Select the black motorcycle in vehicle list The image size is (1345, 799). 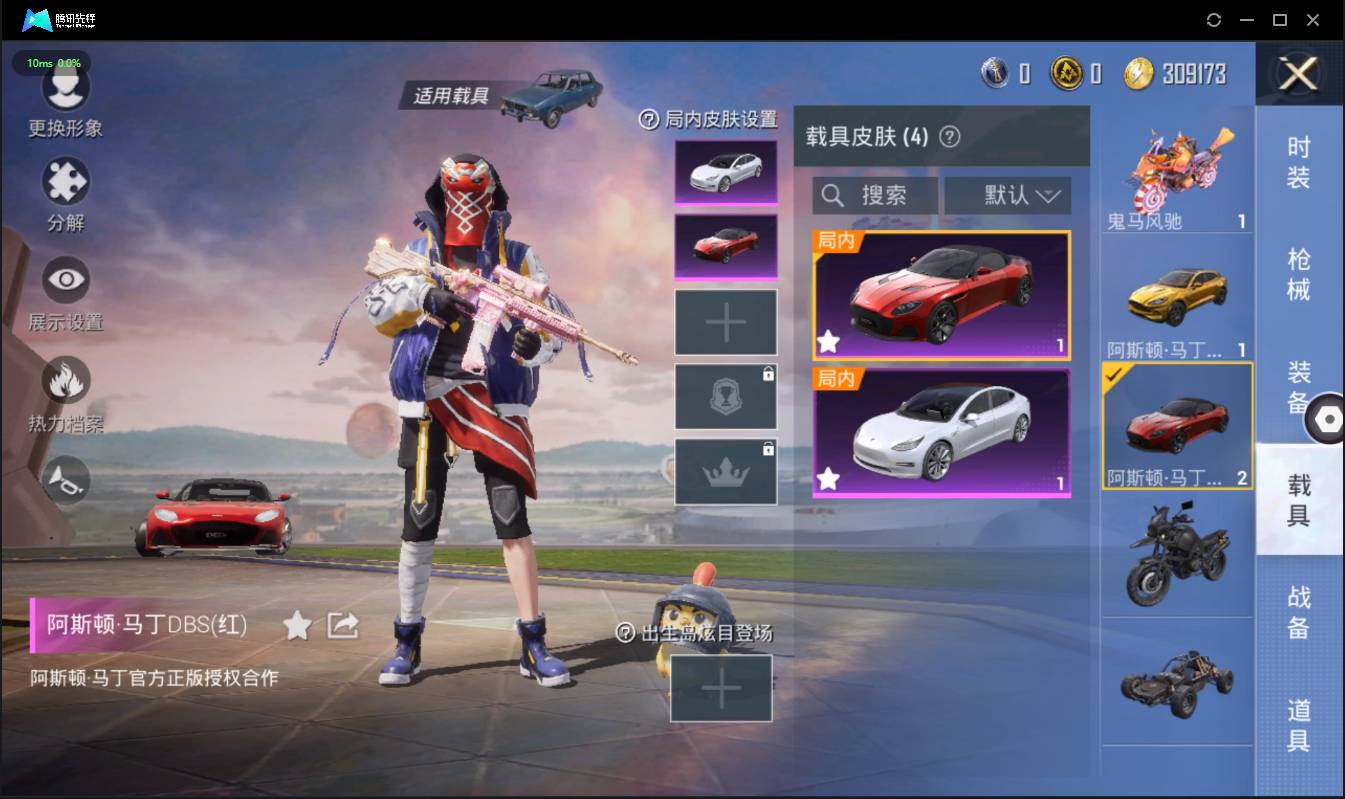coord(1176,554)
